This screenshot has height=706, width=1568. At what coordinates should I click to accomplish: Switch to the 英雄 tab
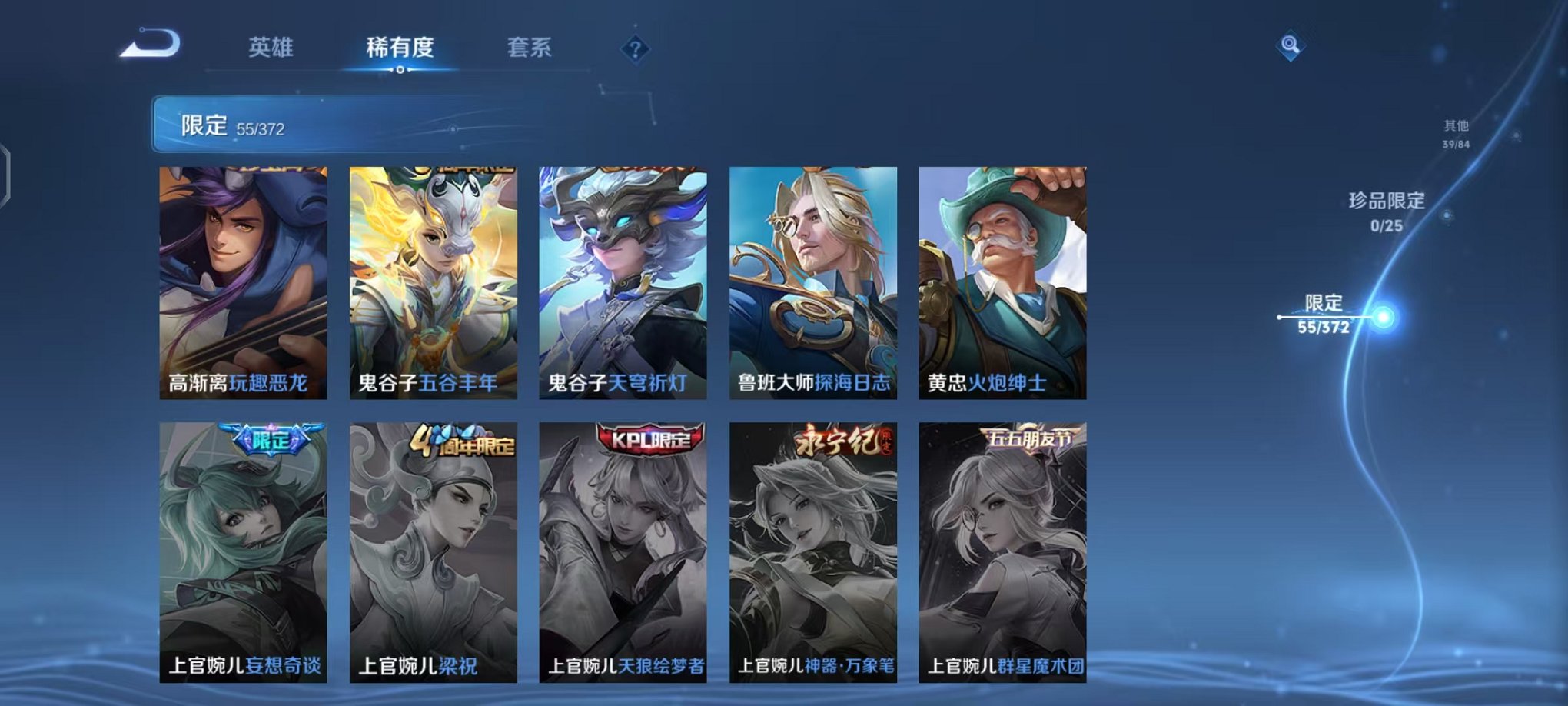[x=273, y=46]
